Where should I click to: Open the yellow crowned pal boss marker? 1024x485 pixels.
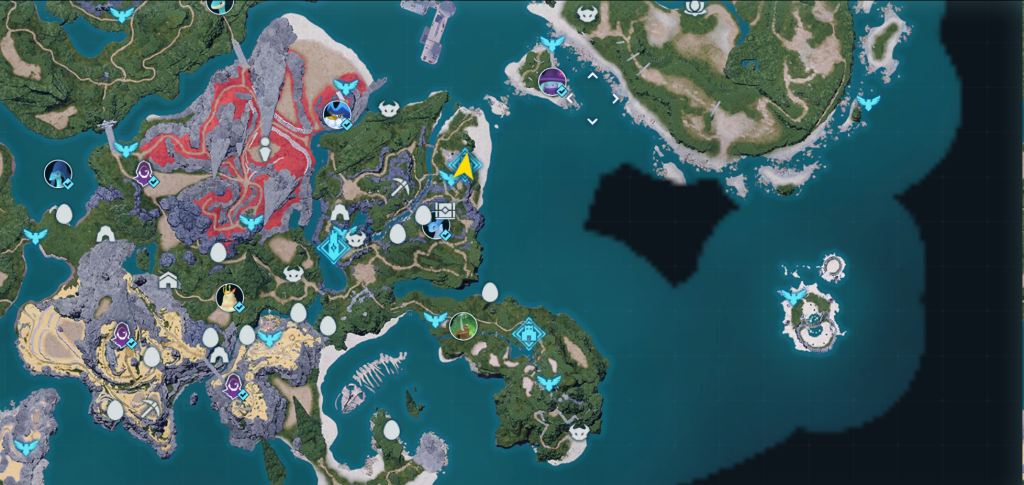tap(229, 297)
